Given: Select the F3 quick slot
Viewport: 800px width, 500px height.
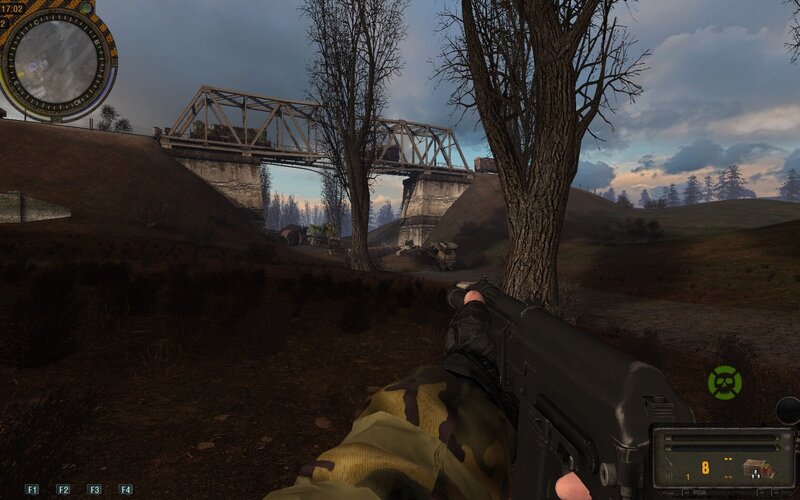Looking at the screenshot, I should 94,489.
